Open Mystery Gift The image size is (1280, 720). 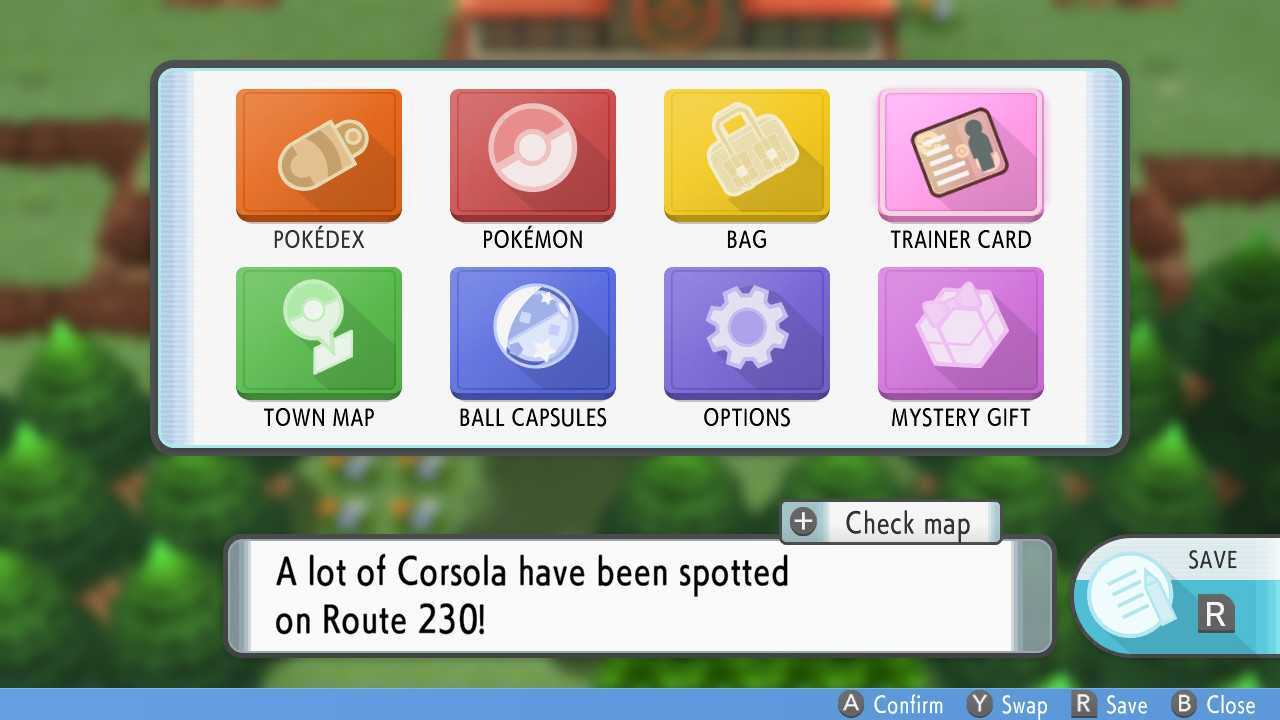point(960,332)
